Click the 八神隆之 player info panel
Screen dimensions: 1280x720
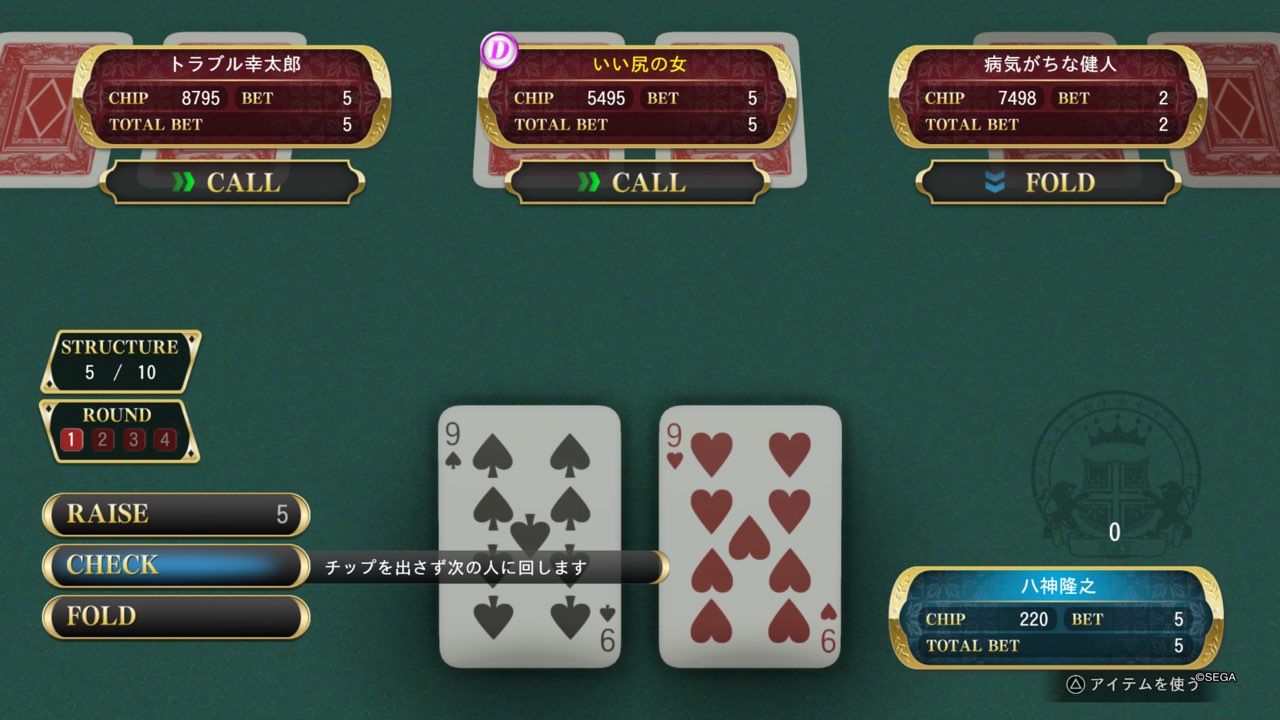pyautogui.click(x=1055, y=617)
